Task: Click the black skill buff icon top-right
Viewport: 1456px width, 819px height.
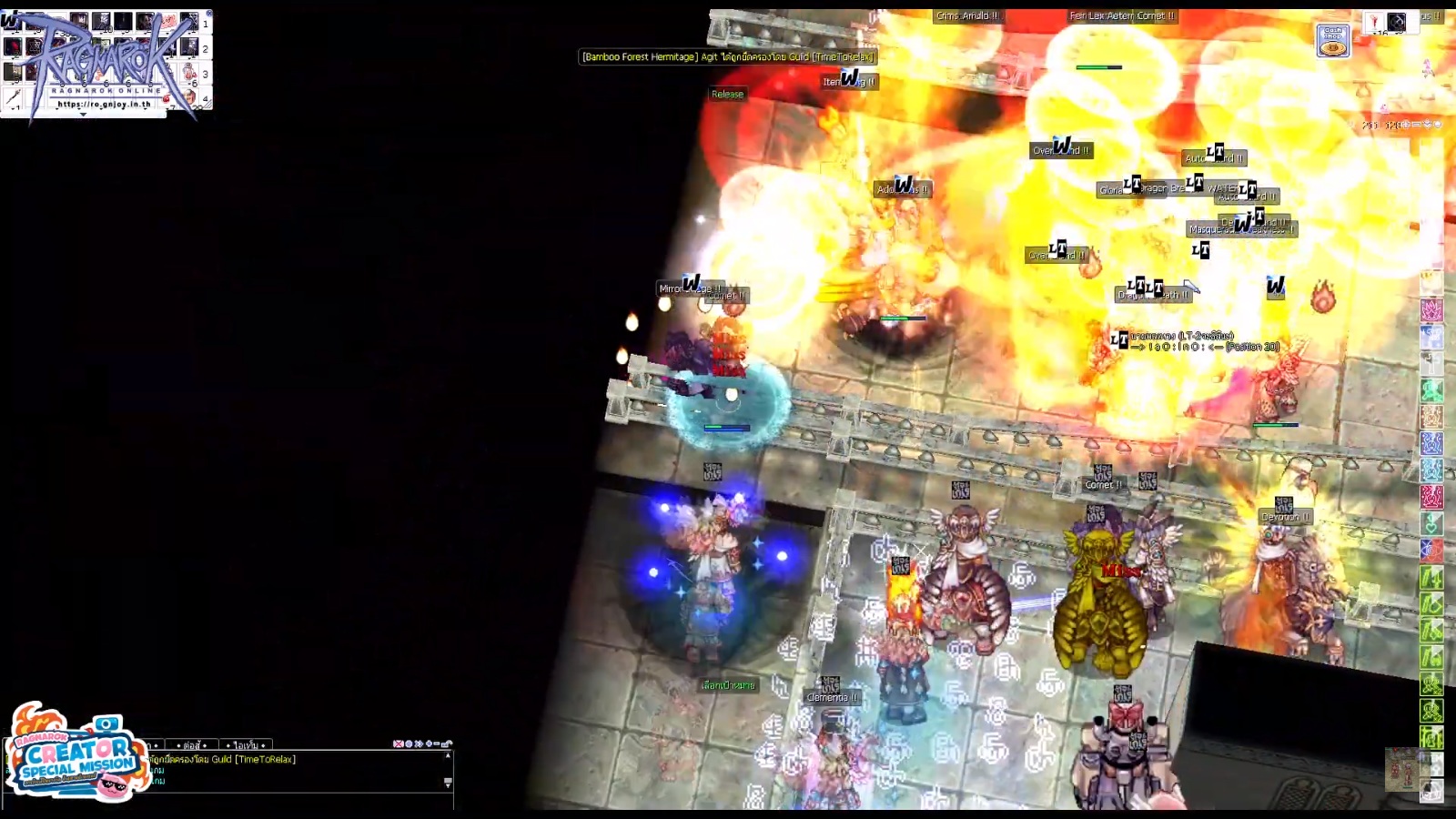Action: tap(1397, 22)
